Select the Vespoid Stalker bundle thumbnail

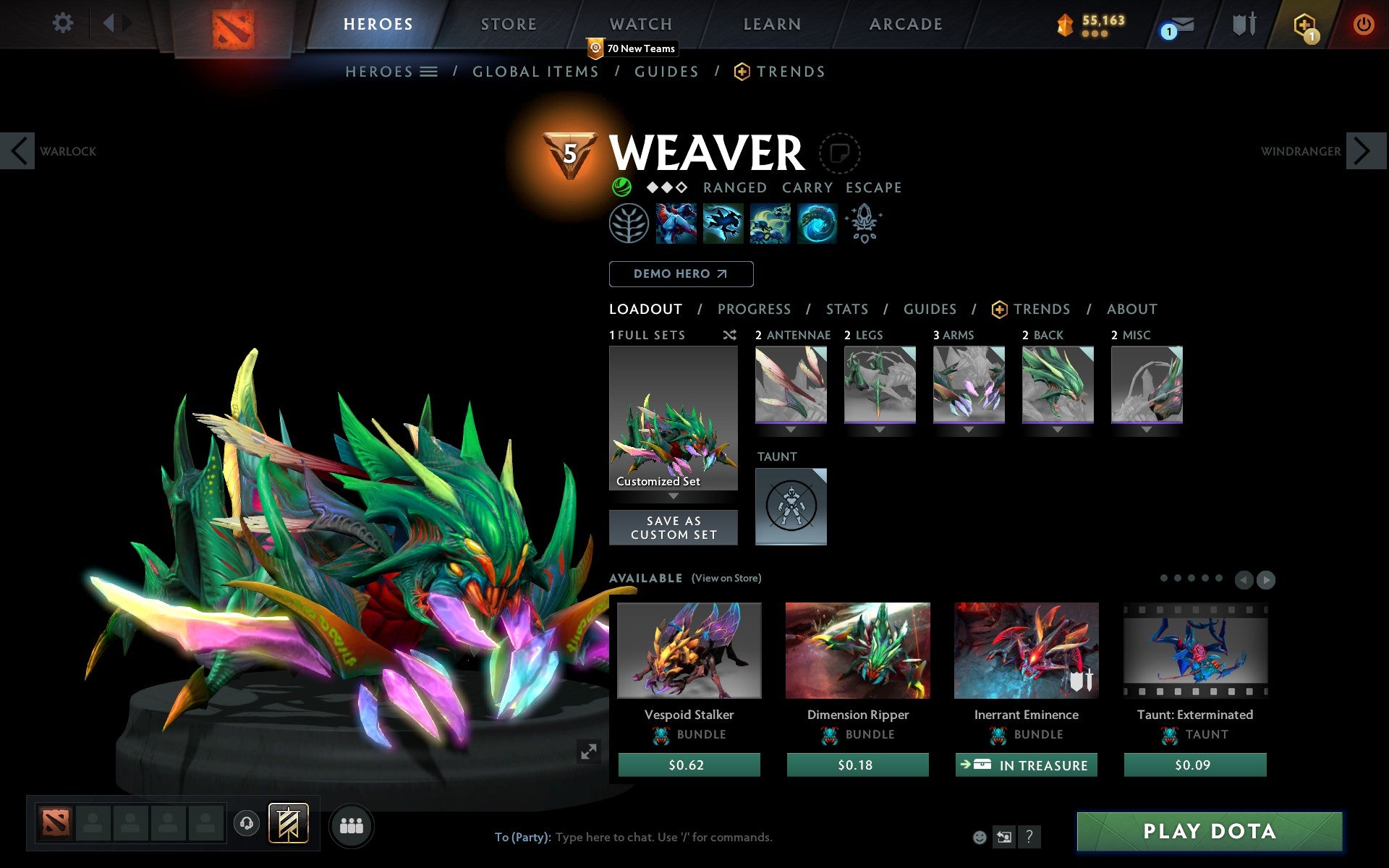688,650
